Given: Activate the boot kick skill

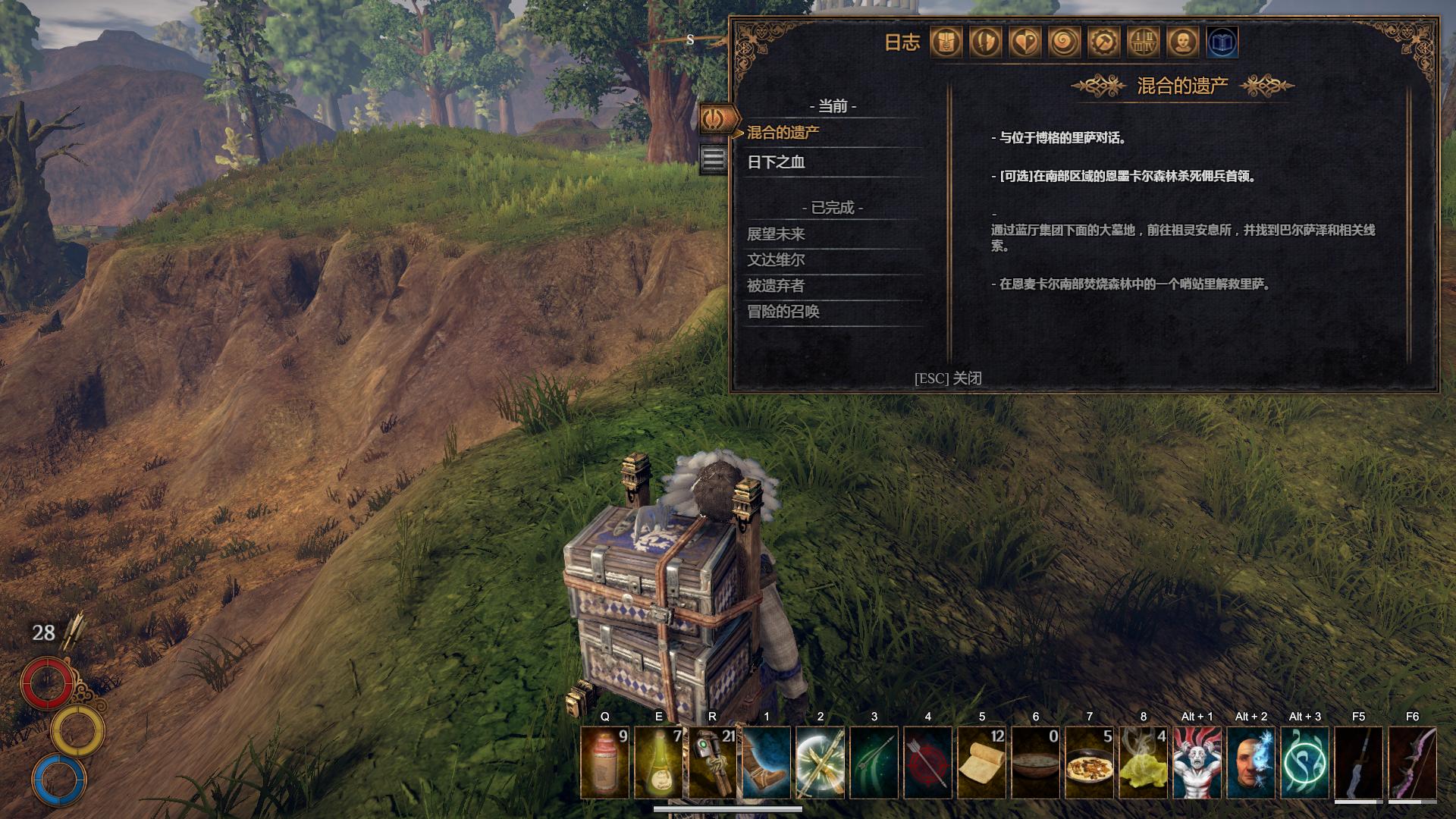Looking at the screenshot, I should point(766,762).
